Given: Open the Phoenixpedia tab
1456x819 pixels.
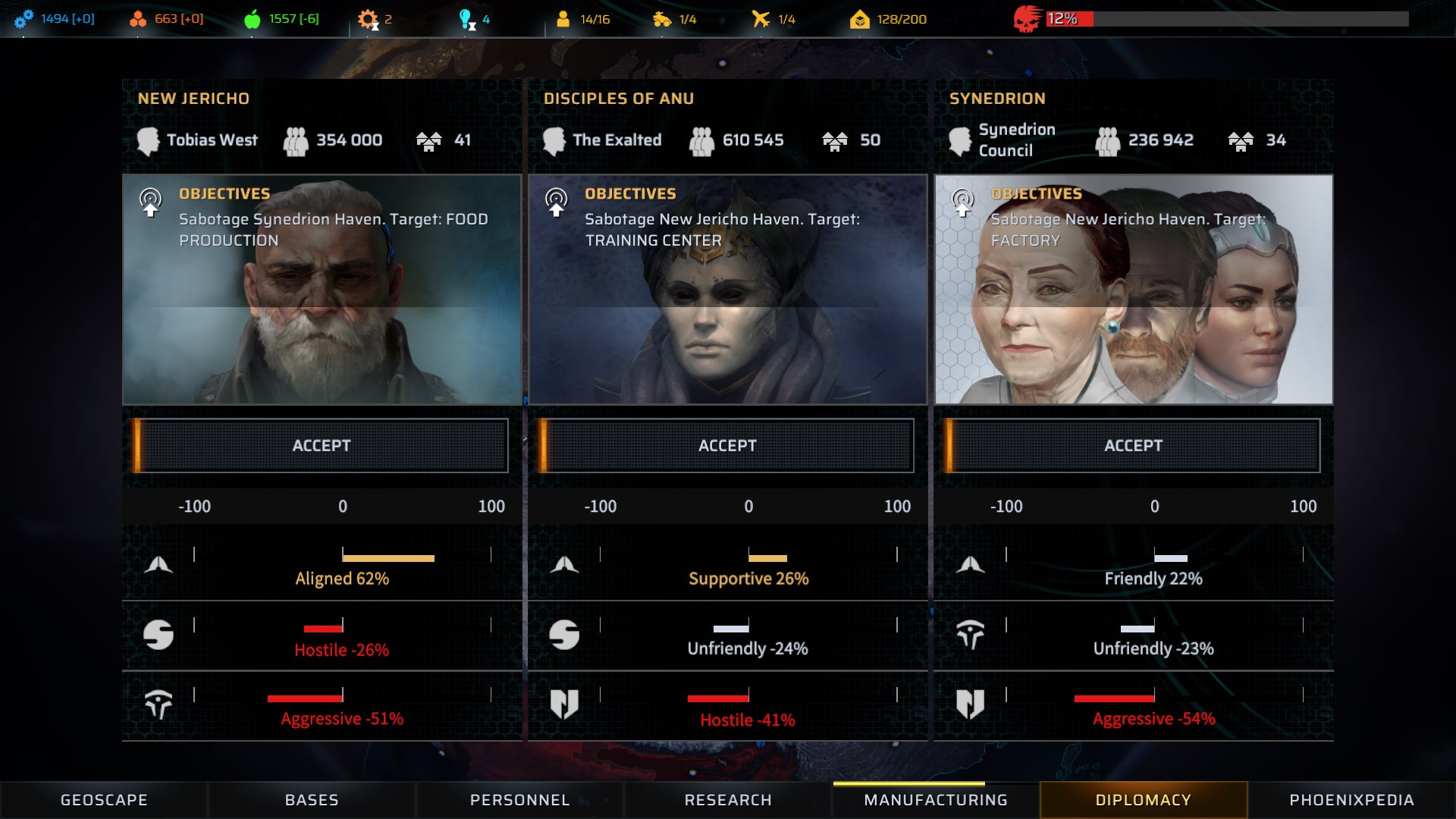Looking at the screenshot, I should pos(1351,800).
